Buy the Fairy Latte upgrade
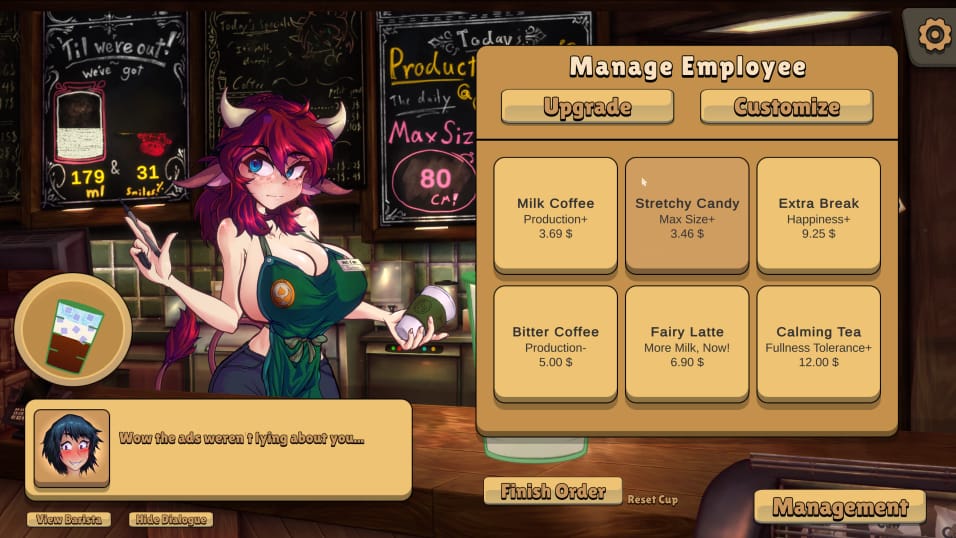 click(687, 345)
